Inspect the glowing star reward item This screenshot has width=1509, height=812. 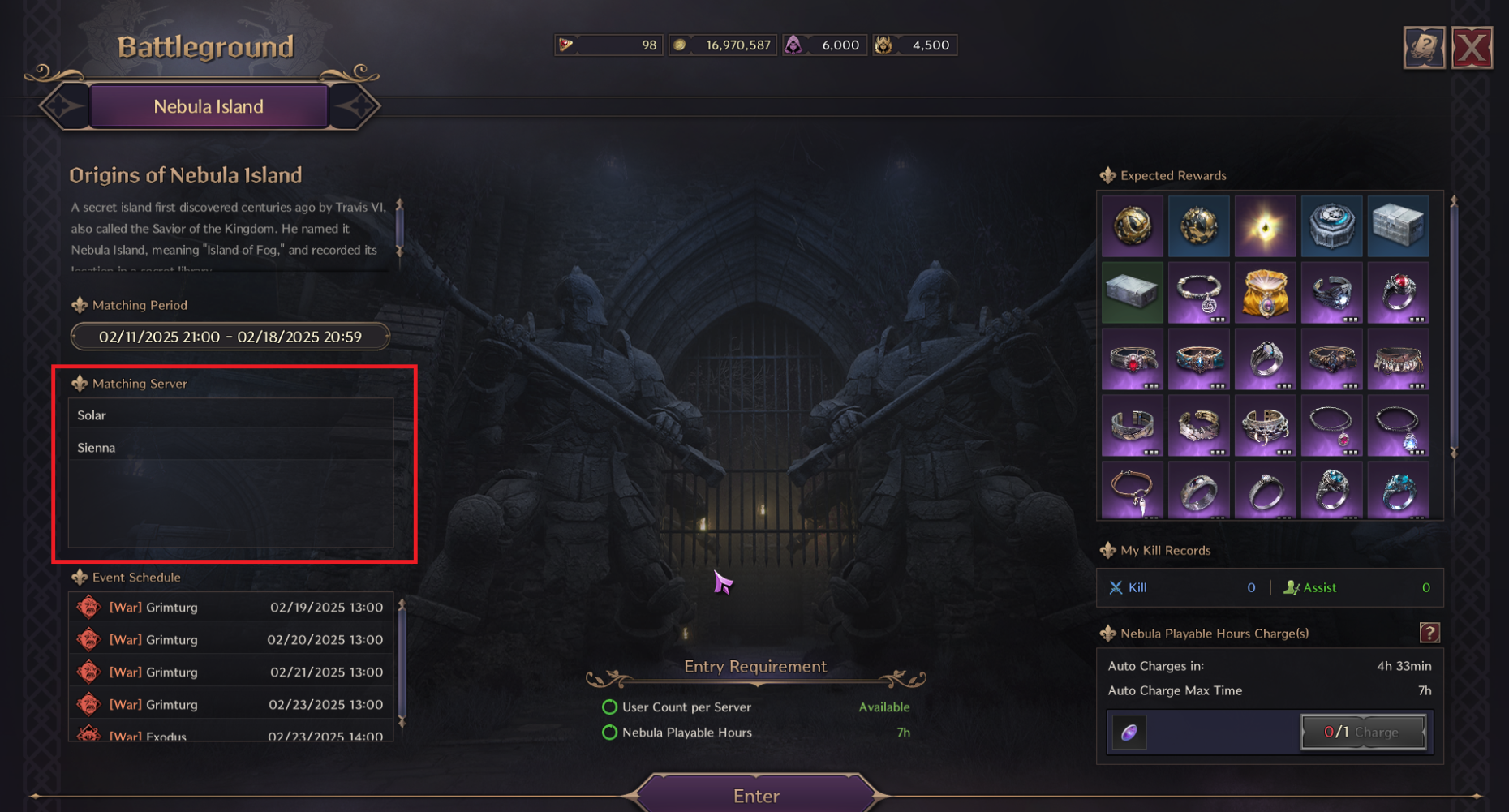(x=1265, y=226)
